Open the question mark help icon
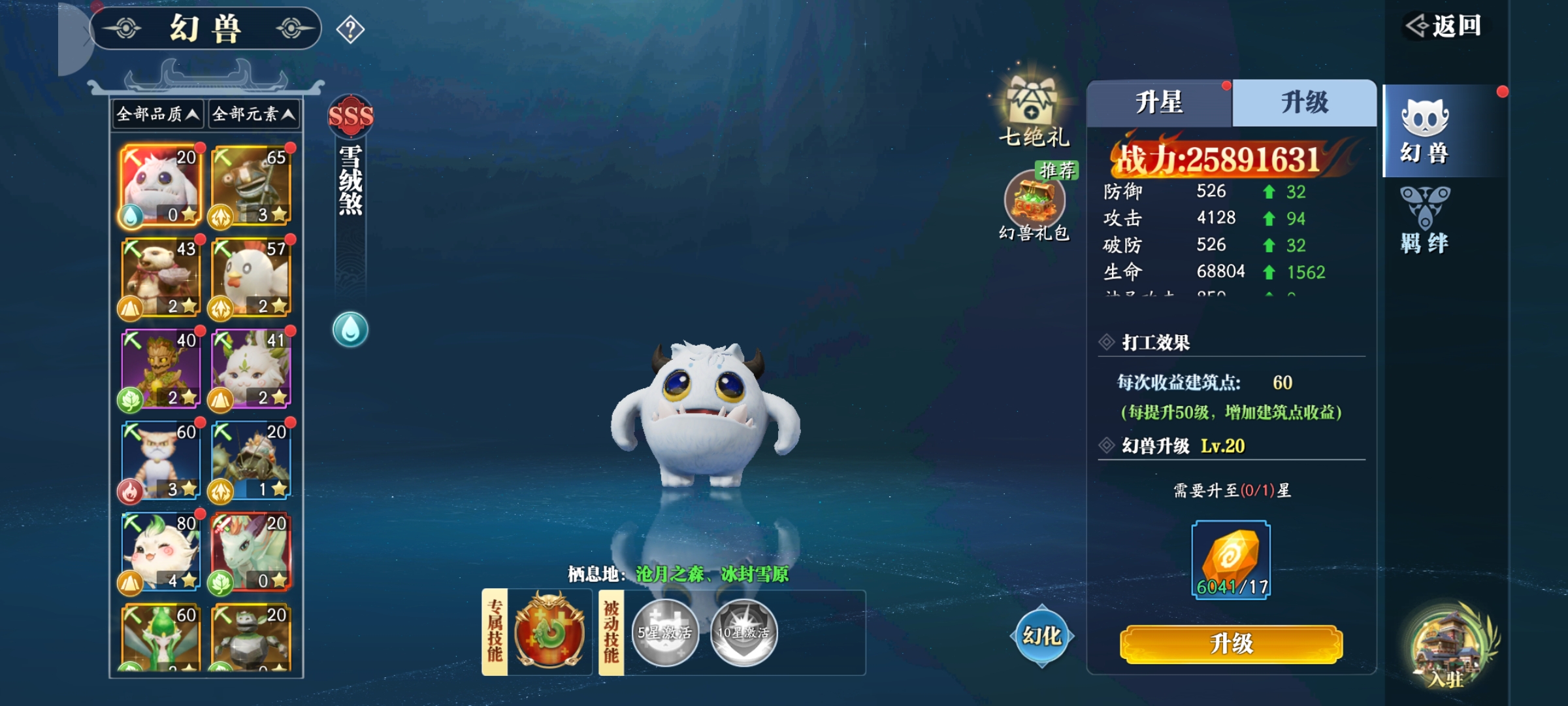1568x706 pixels. (x=350, y=29)
